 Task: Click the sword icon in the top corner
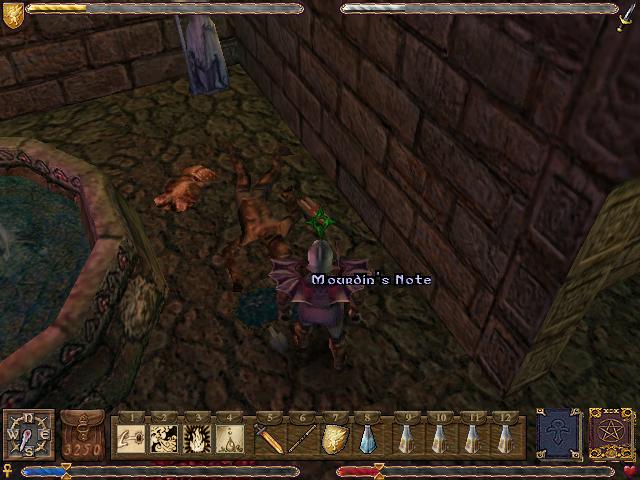[627, 15]
